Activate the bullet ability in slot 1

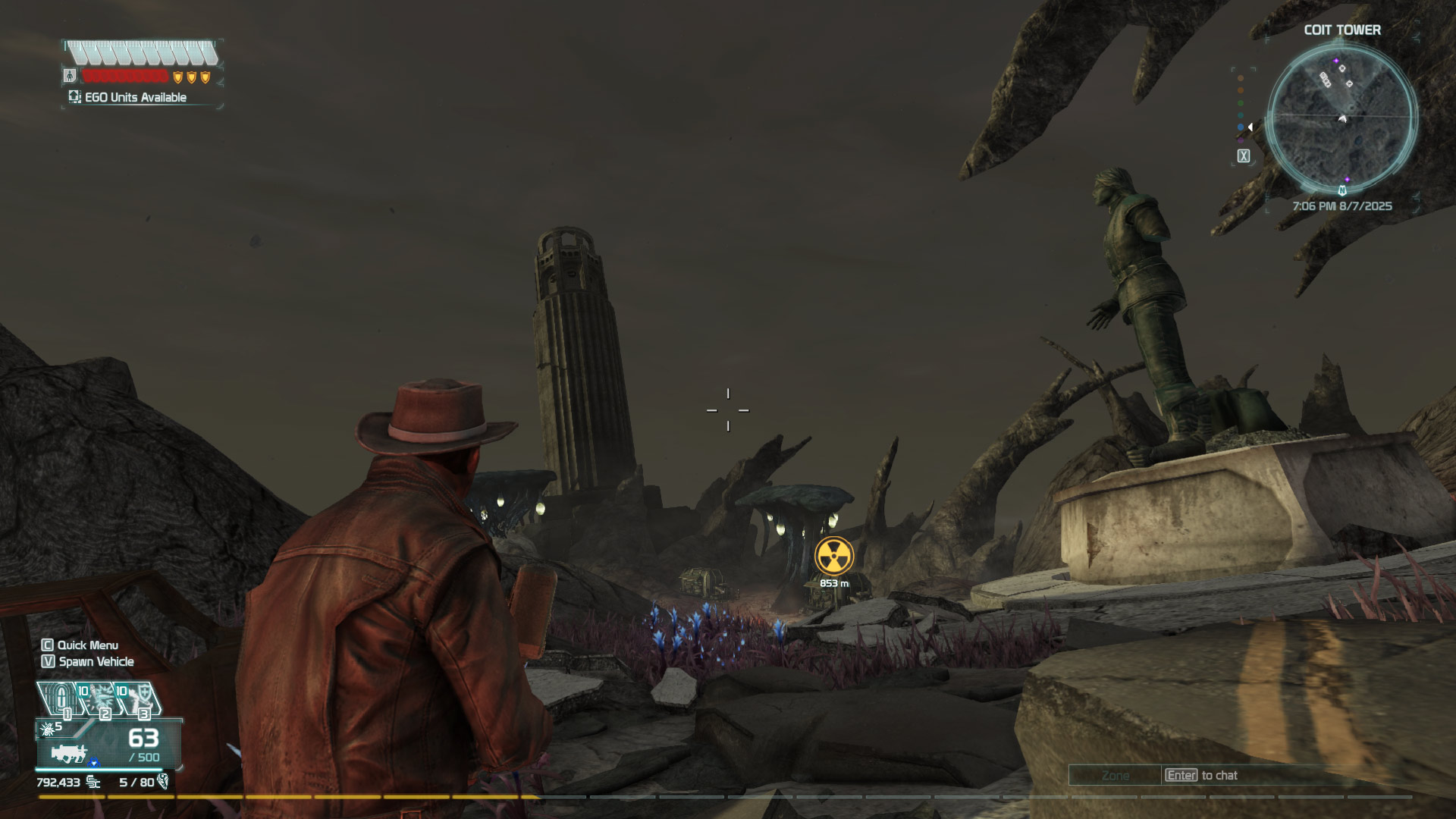(61, 698)
